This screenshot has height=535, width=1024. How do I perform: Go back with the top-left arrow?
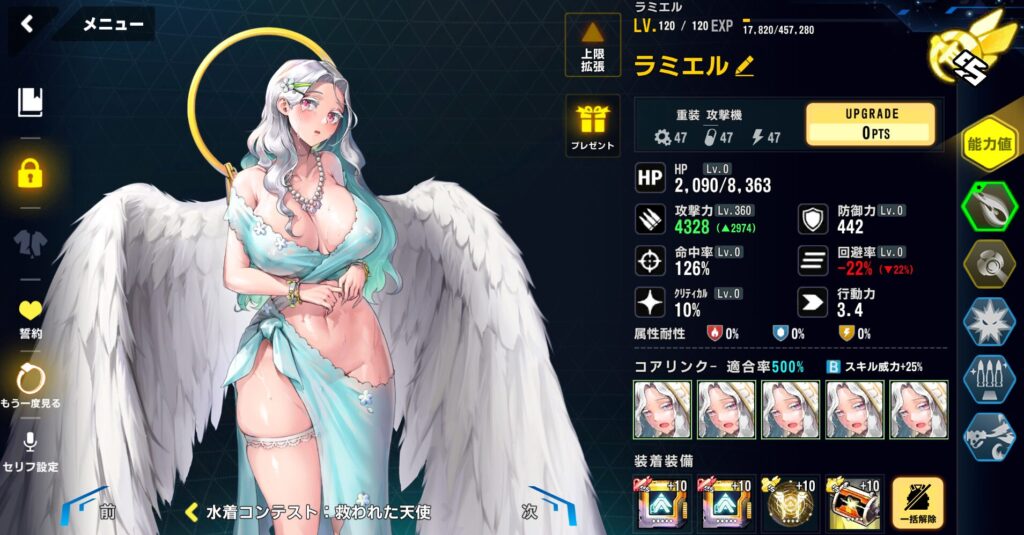27,24
